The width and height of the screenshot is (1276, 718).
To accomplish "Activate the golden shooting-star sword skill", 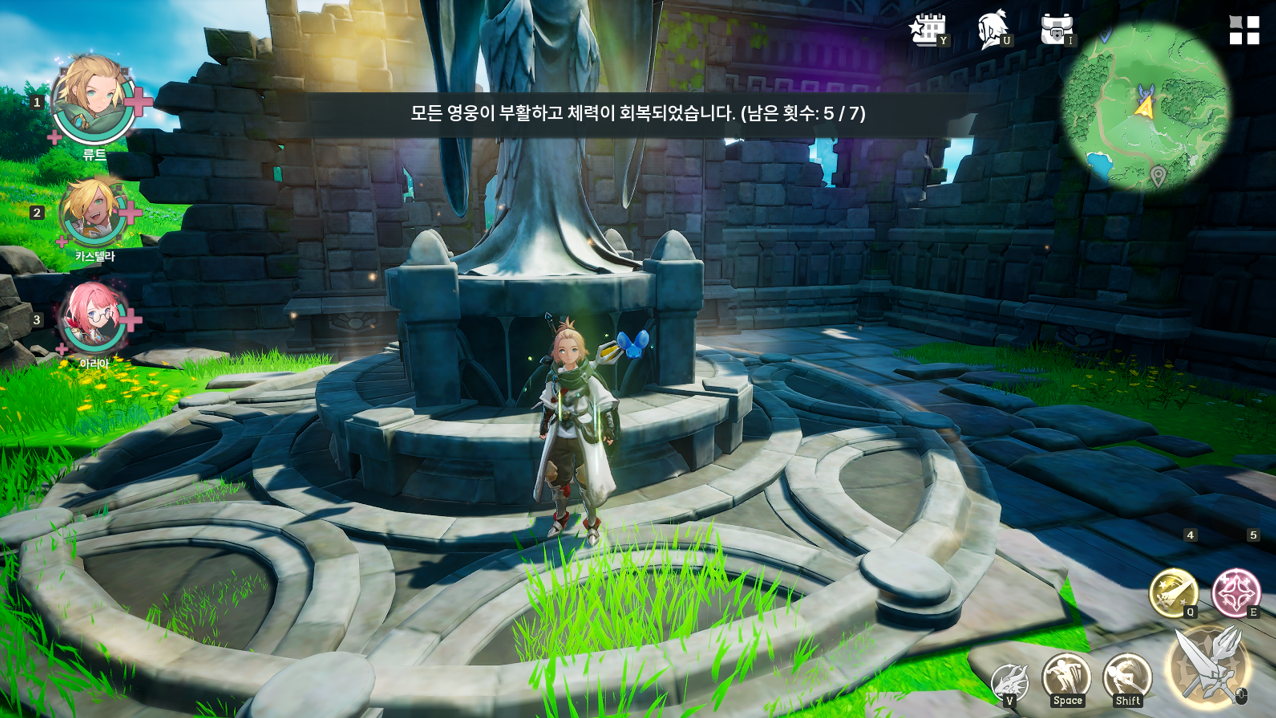I will pyautogui.click(x=1173, y=592).
